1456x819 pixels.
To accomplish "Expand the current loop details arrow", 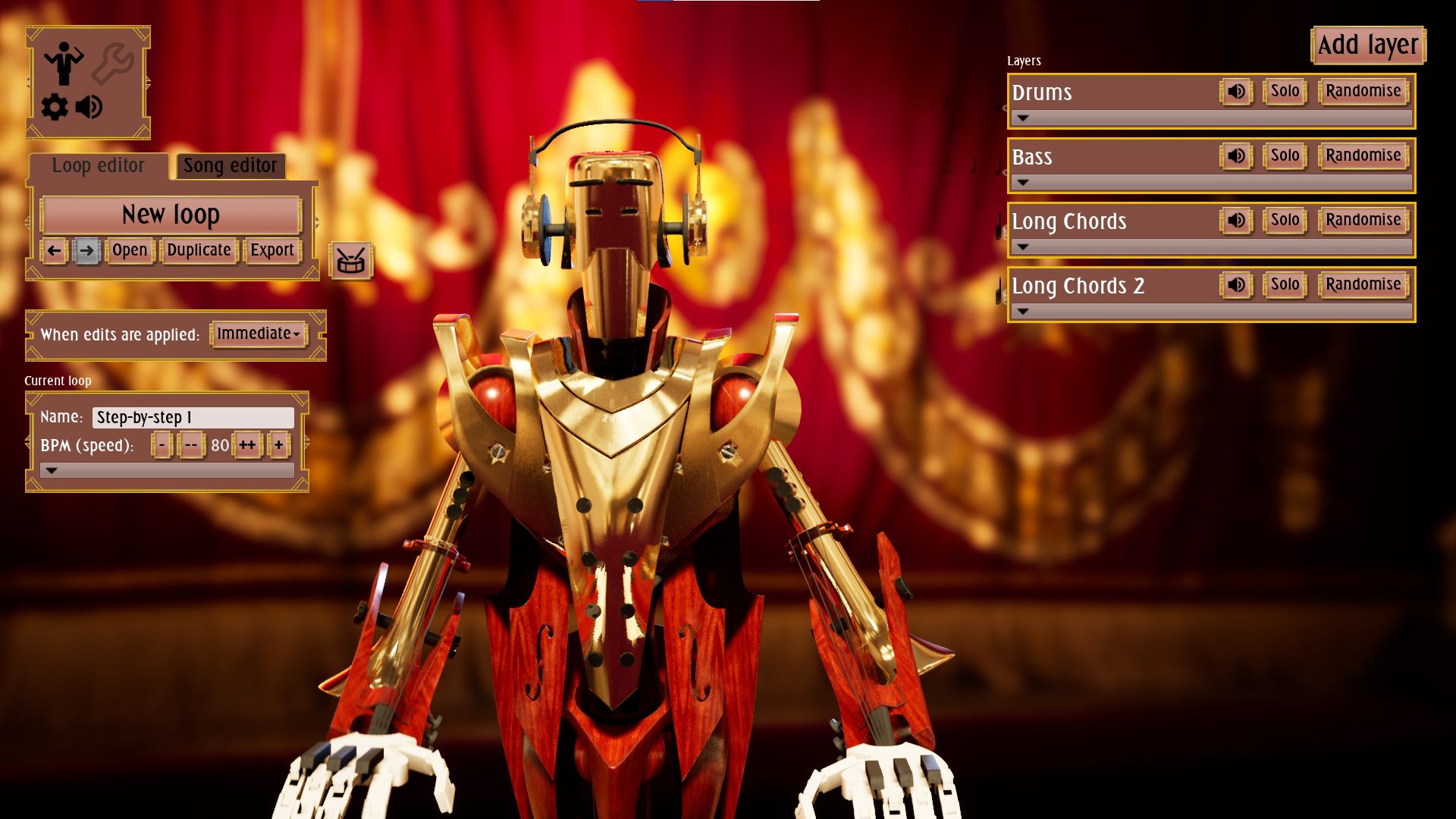I will point(52,471).
